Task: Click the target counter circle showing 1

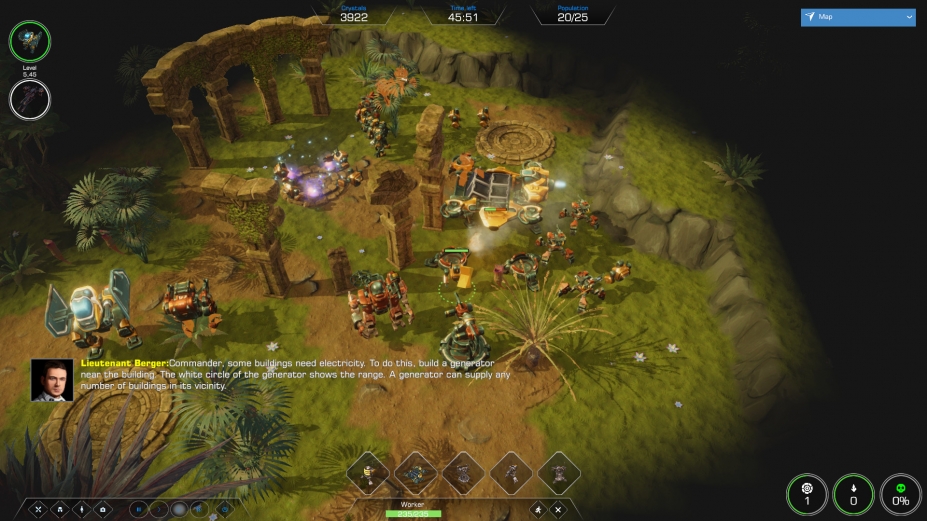Action: (807, 494)
